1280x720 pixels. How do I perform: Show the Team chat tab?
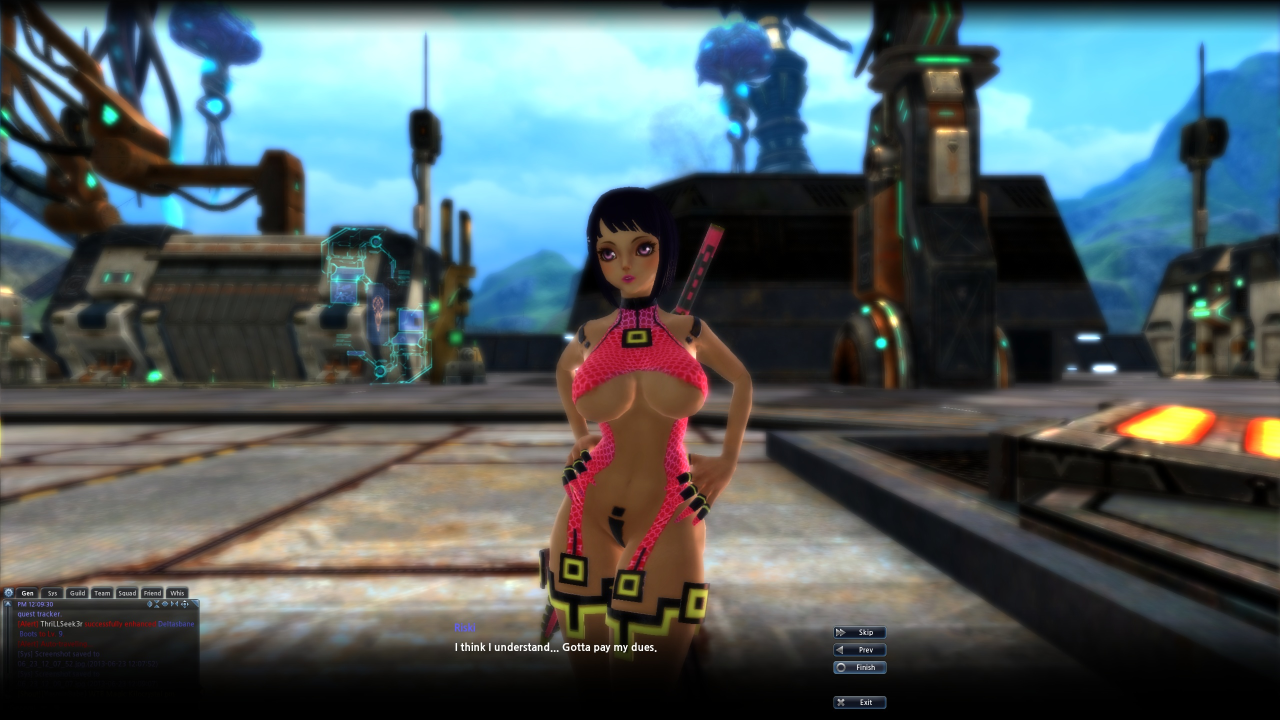coord(102,593)
